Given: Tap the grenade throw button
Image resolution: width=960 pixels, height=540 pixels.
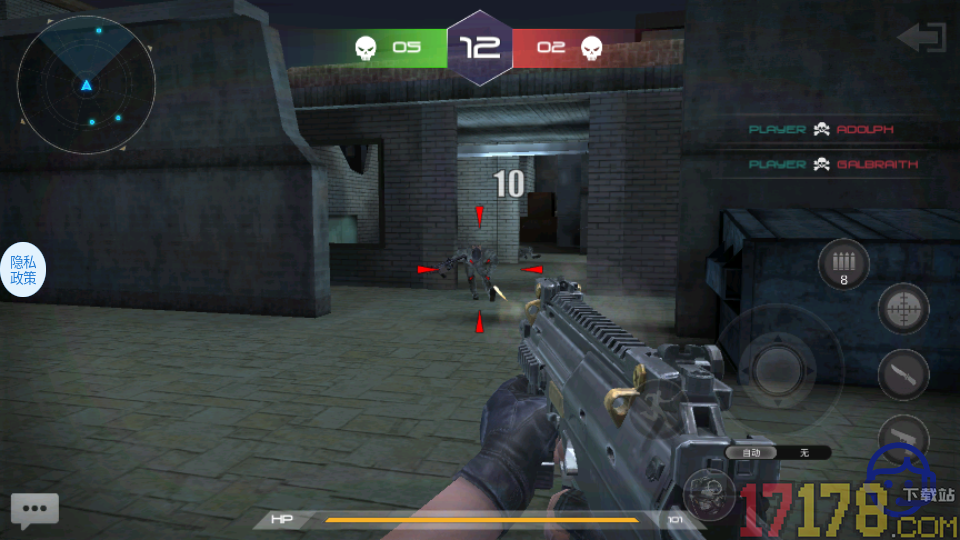Looking at the screenshot, I should (x=709, y=493).
